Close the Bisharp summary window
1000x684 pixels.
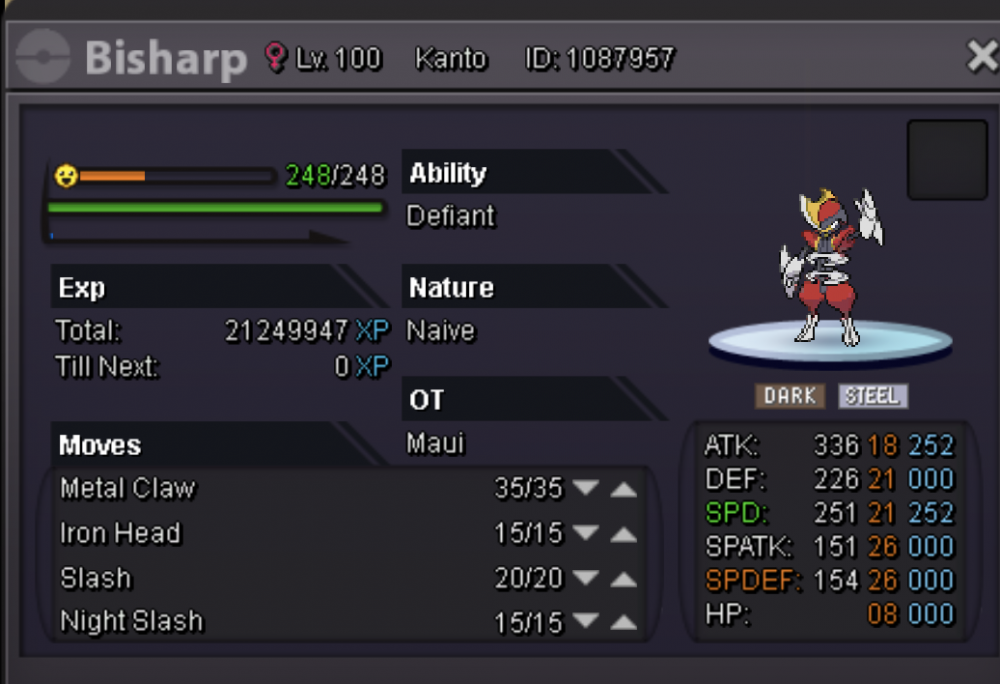click(982, 58)
